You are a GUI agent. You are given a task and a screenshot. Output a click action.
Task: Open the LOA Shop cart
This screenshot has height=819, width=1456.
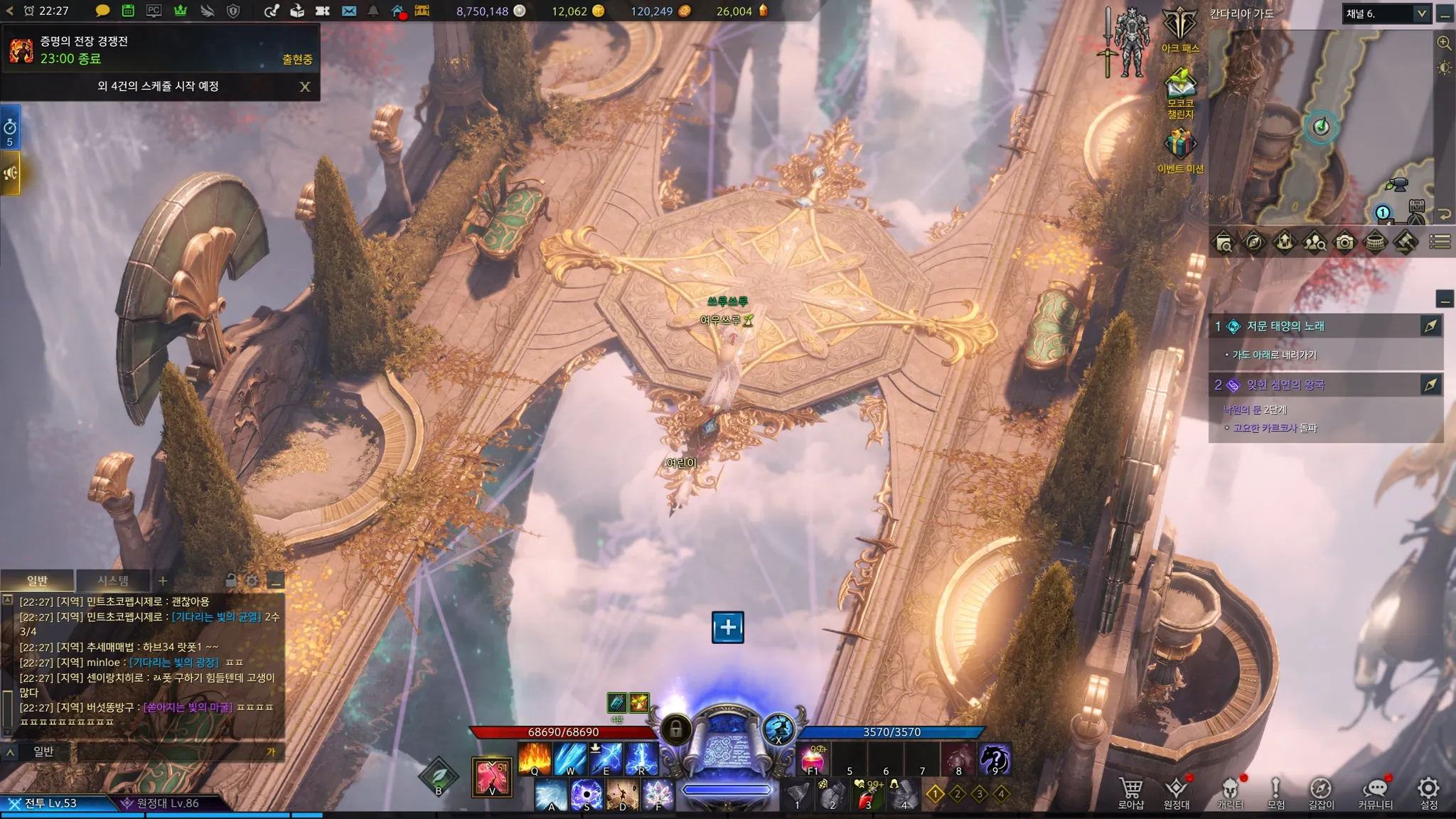tap(1130, 791)
